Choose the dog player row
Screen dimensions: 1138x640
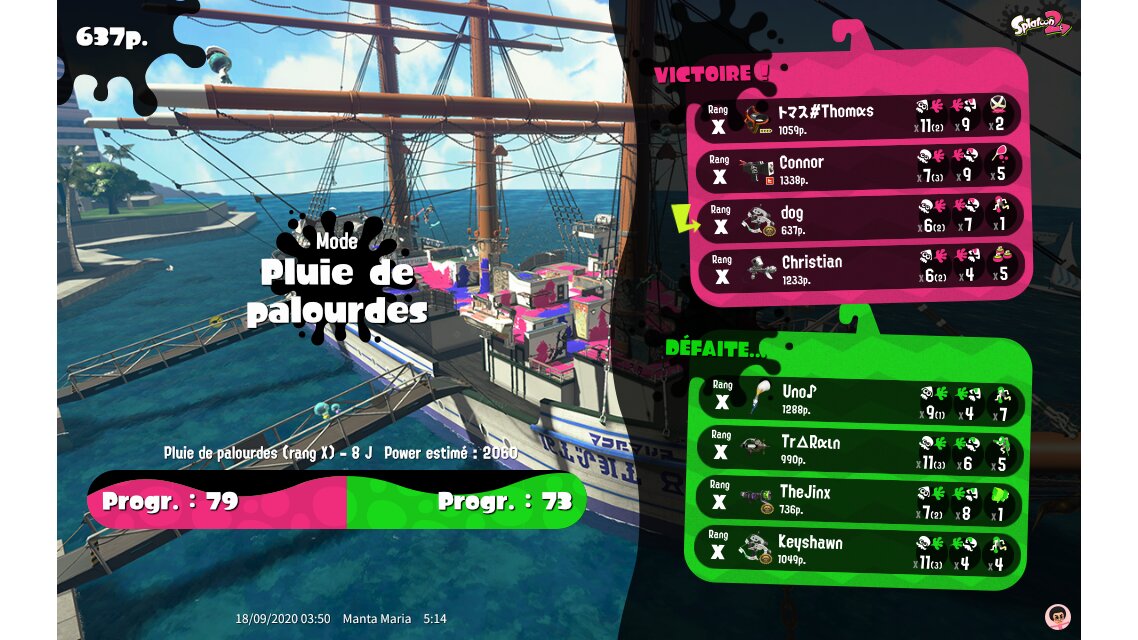860,219
